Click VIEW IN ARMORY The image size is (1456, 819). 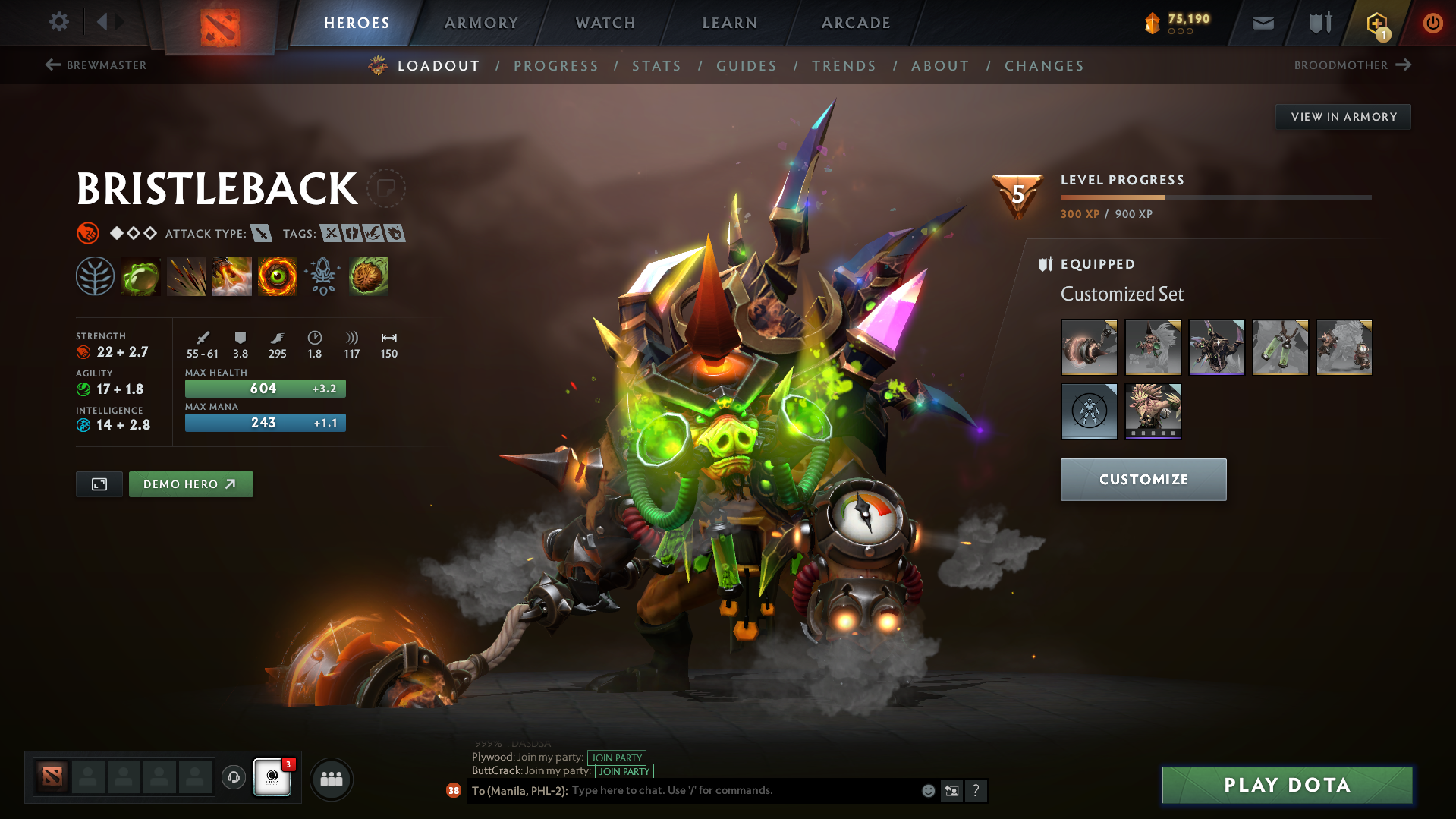[1343, 116]
